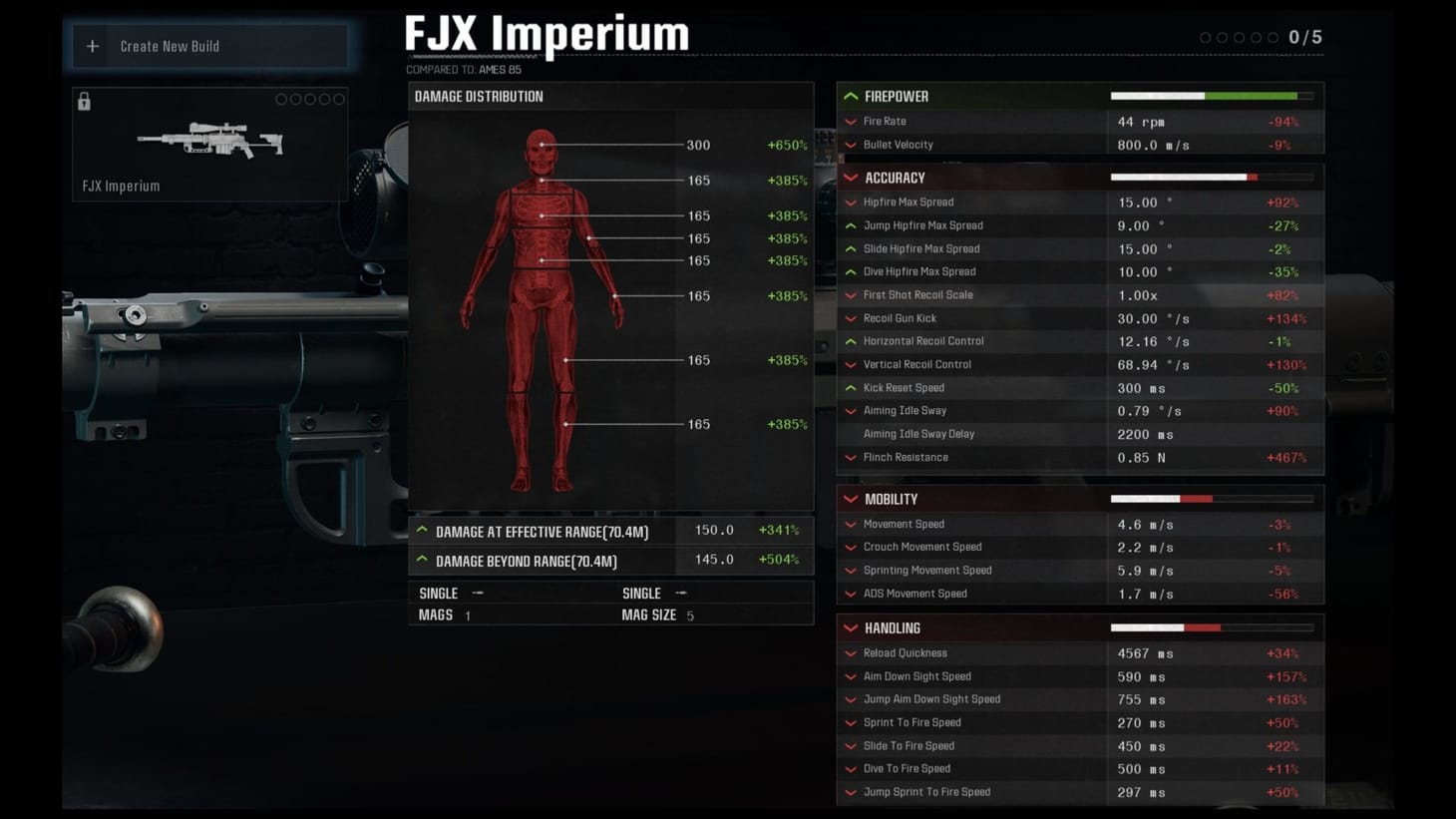Click the FJX Imperium weapon thumbnail

tap(208, 140)
